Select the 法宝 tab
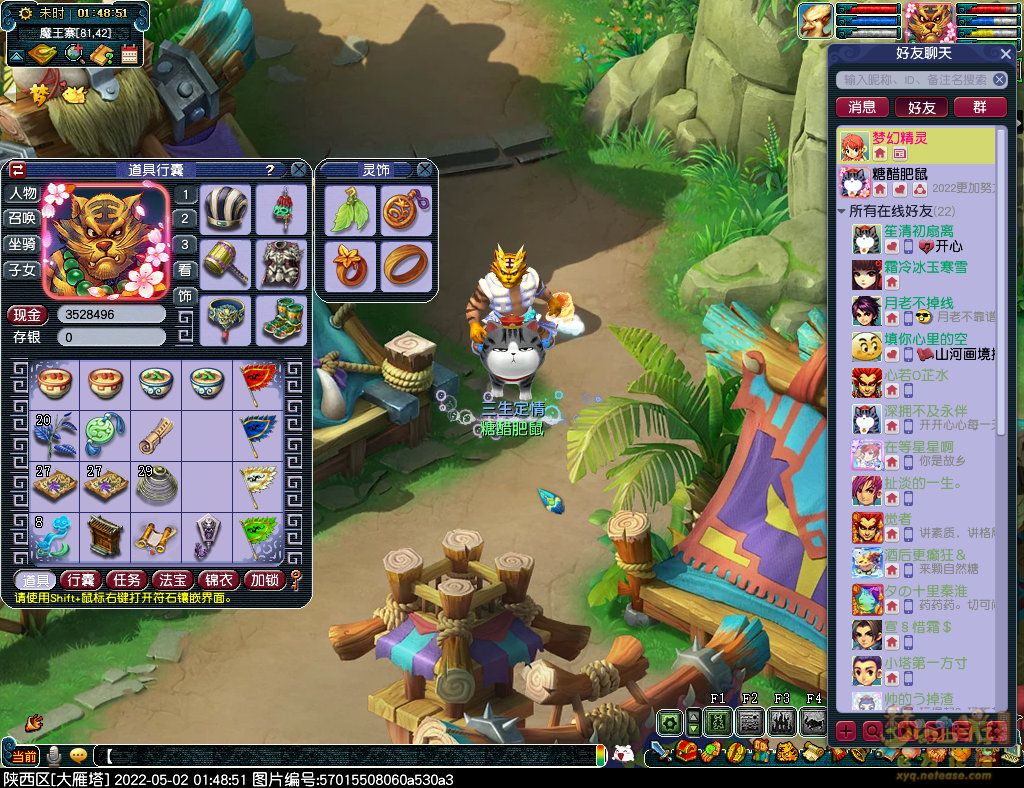This screenshot has height=788, width=1024. 173,580
